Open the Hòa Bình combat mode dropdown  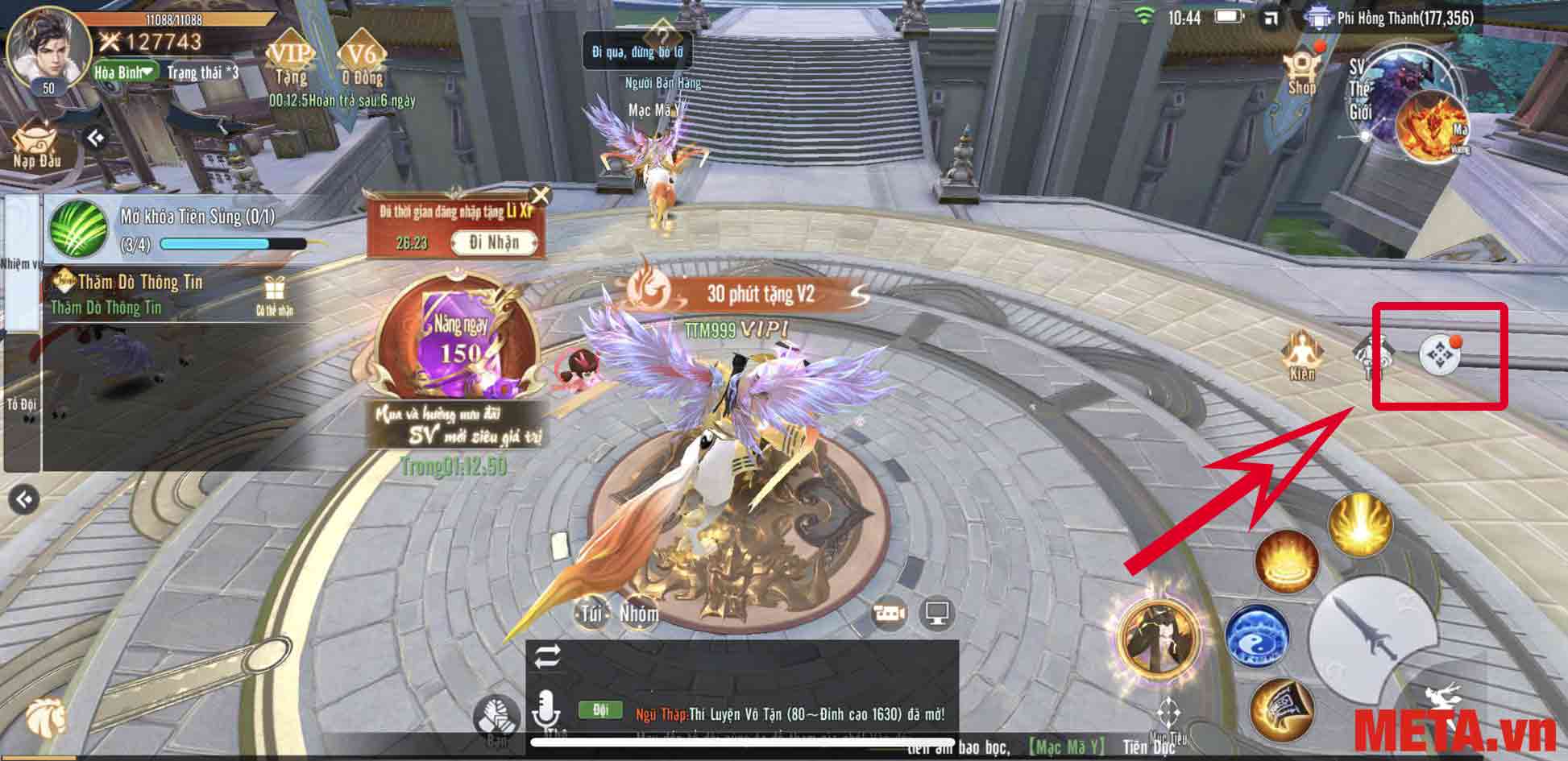(x=125, y=72)
